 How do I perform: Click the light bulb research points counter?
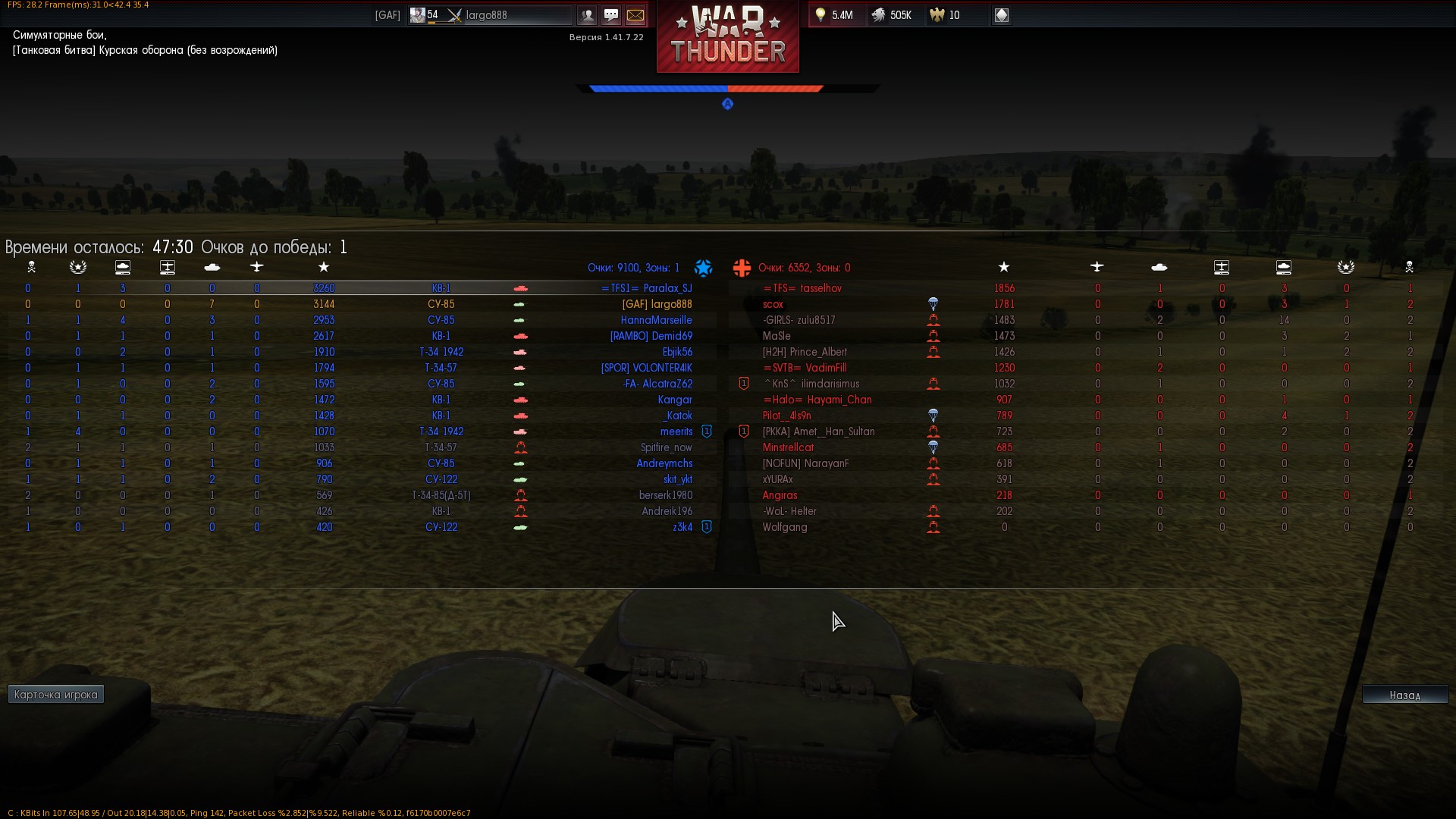[833, 15]
